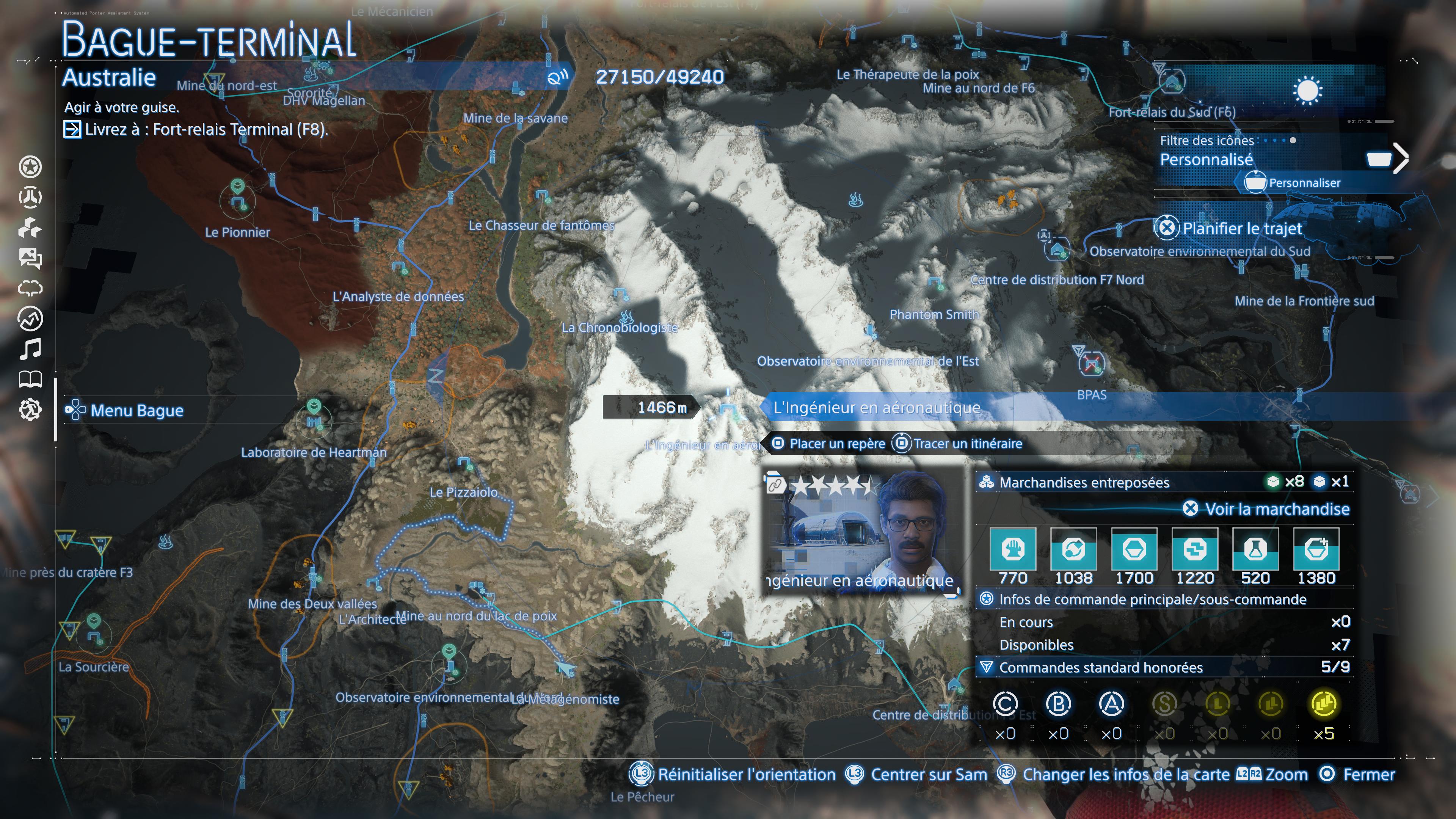Select the chemicals material icon showing 1220
Viewport: 1456px width, 819px height.
[1195, 551]
